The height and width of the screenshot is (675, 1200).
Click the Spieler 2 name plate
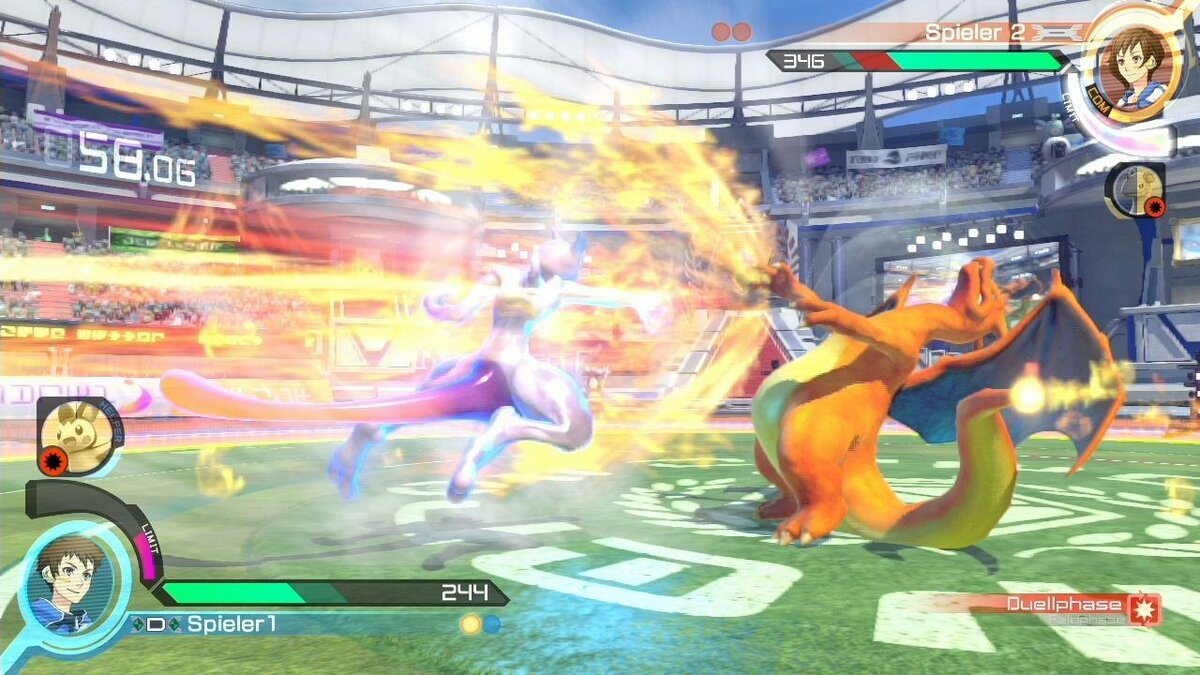(974, 32)
